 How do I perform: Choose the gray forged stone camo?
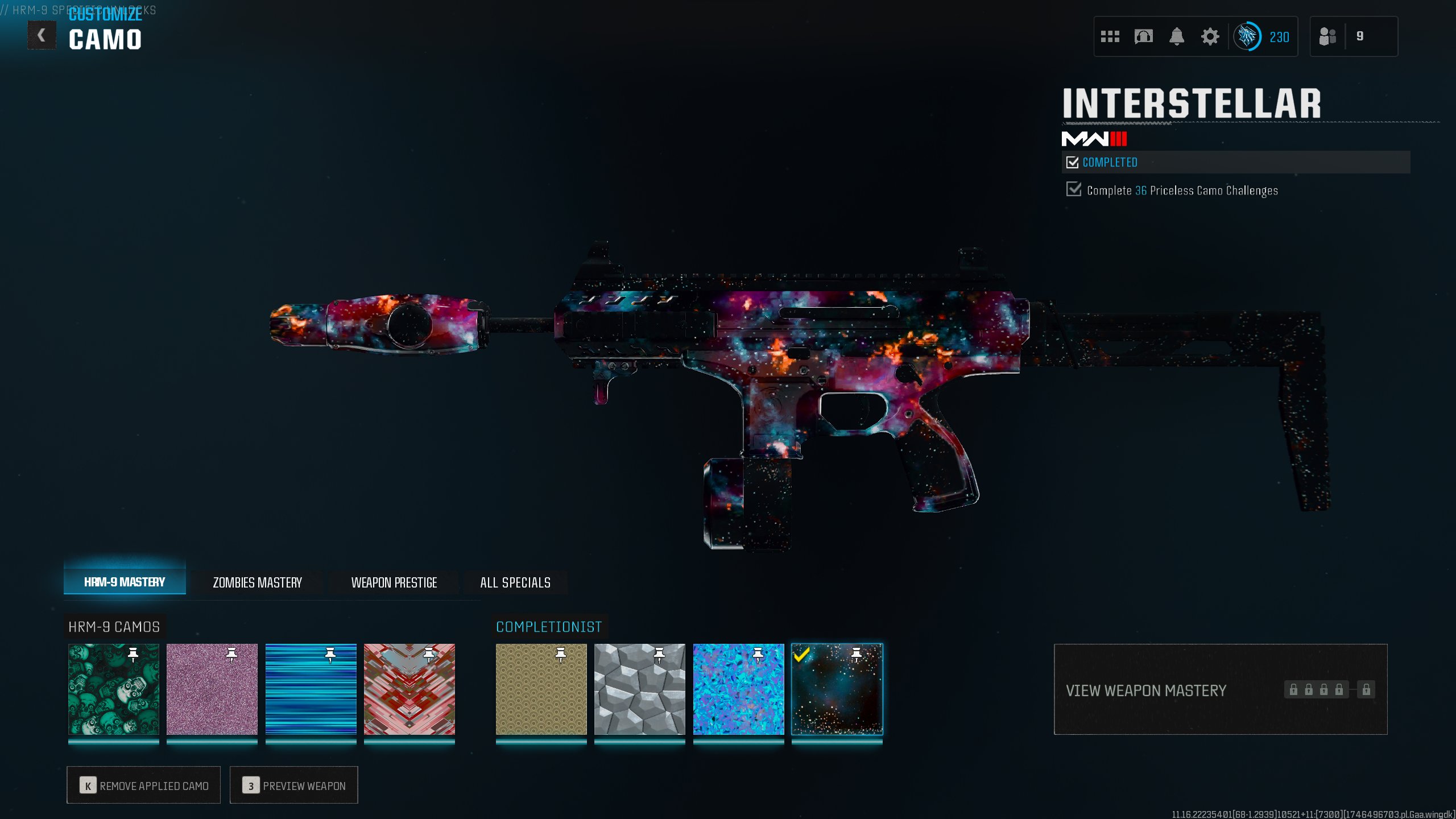pos(640,689)
